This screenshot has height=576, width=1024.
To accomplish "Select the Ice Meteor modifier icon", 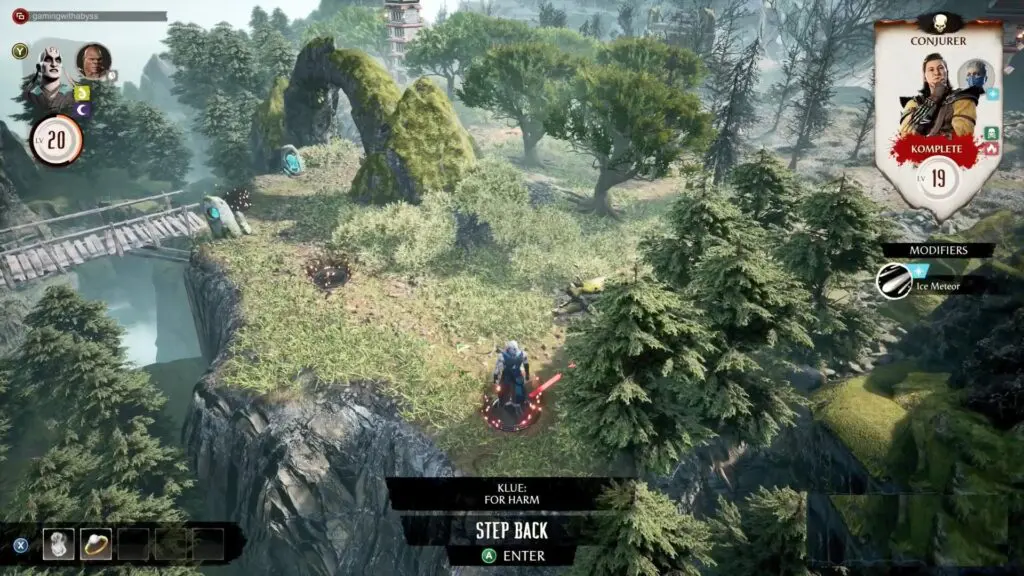I will coord(894,282).
